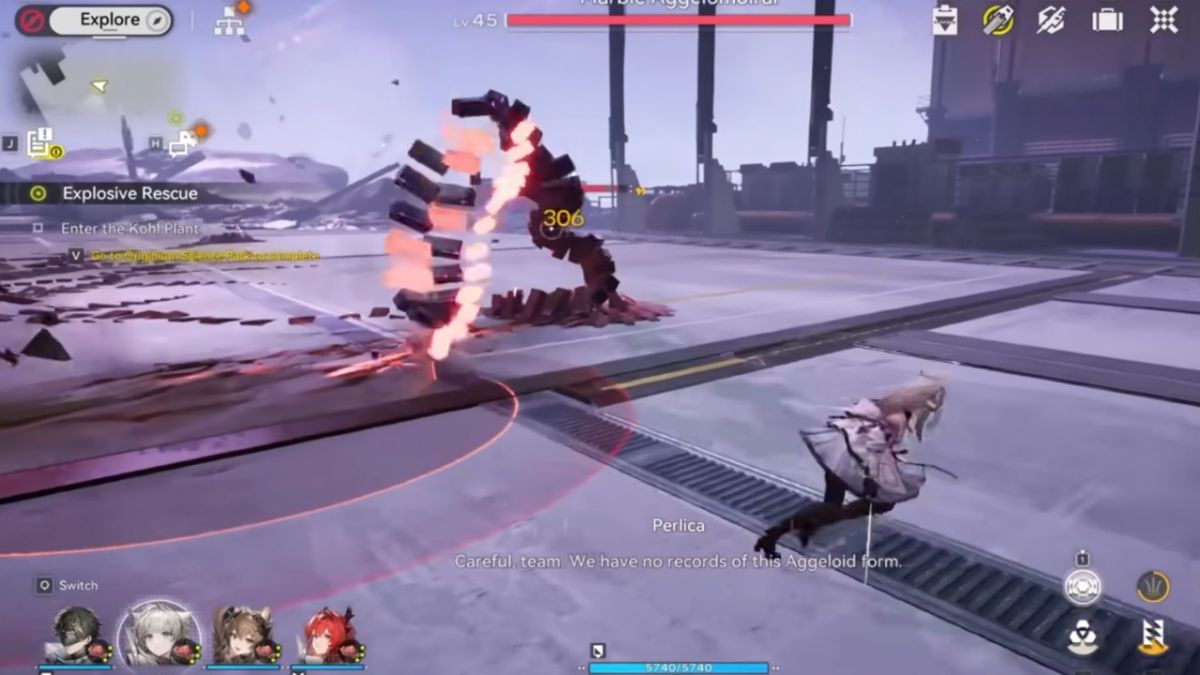This screenshot has height=675, width=1200.
Task: Open the chat bubble icon with orange alert
Action: (x=184, y=143)
